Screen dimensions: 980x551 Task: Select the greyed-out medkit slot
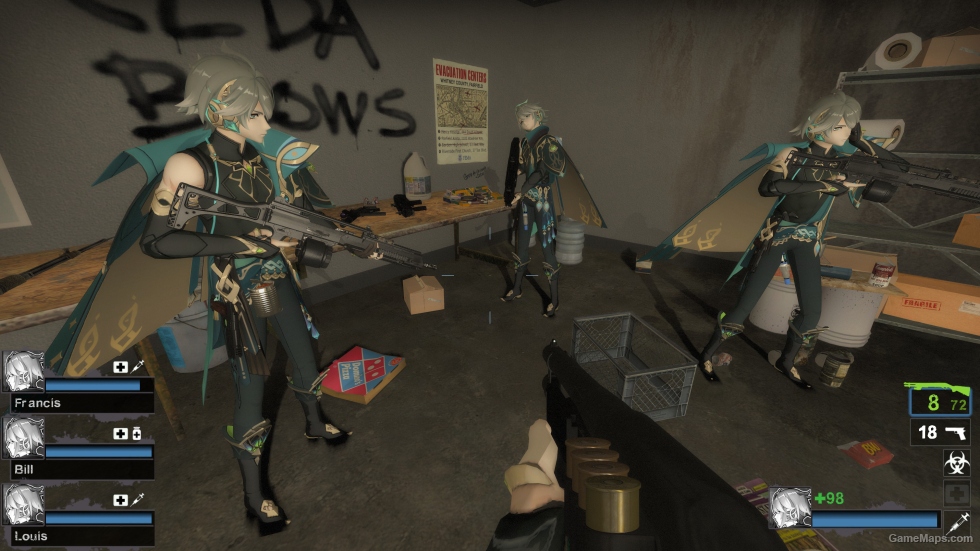pos(956,492)
